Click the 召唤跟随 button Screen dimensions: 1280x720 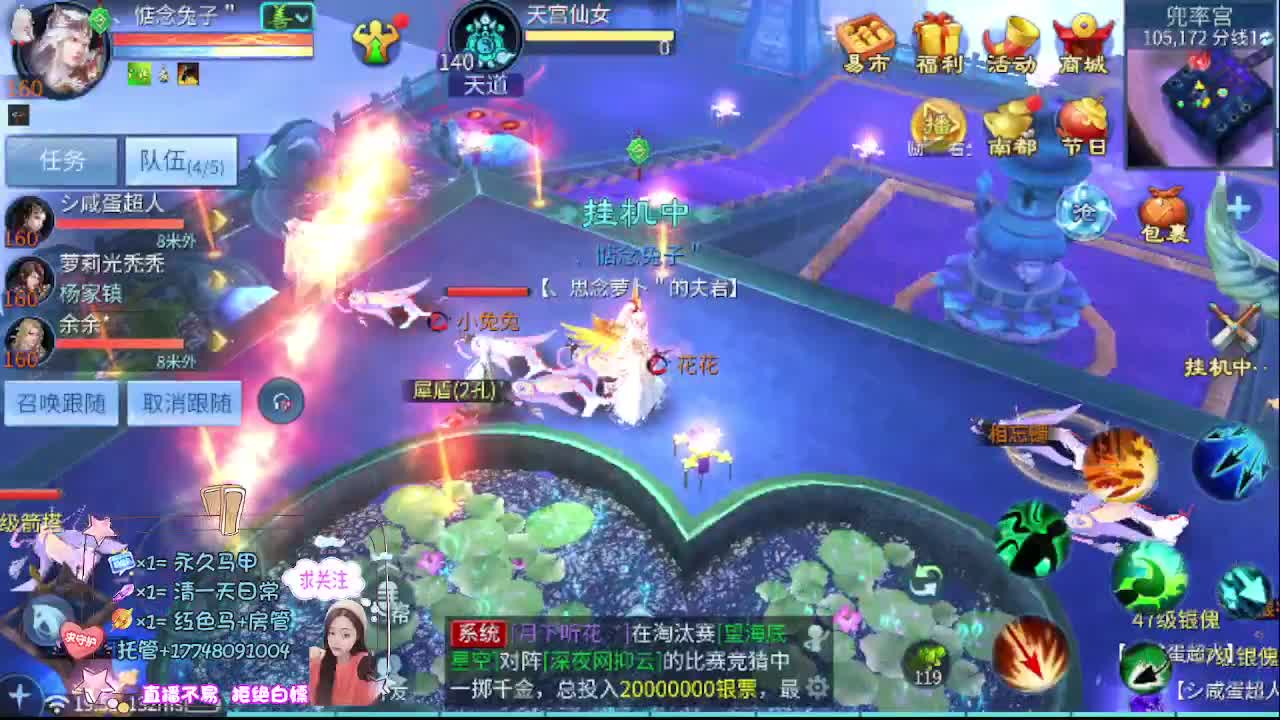61,403
